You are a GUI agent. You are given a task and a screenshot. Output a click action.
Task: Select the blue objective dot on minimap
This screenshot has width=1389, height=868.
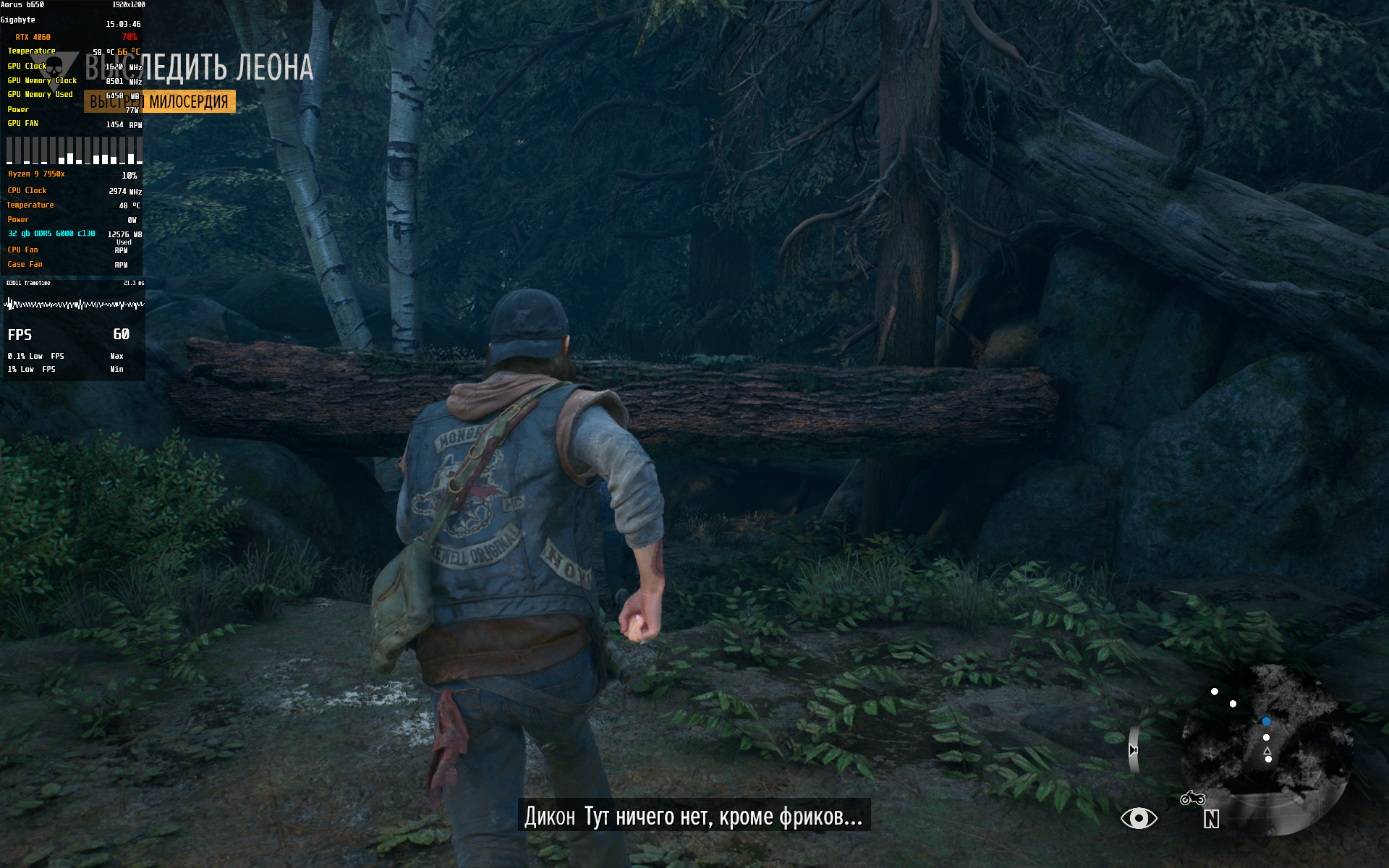pyautogui.click(x=1266, y=721)
